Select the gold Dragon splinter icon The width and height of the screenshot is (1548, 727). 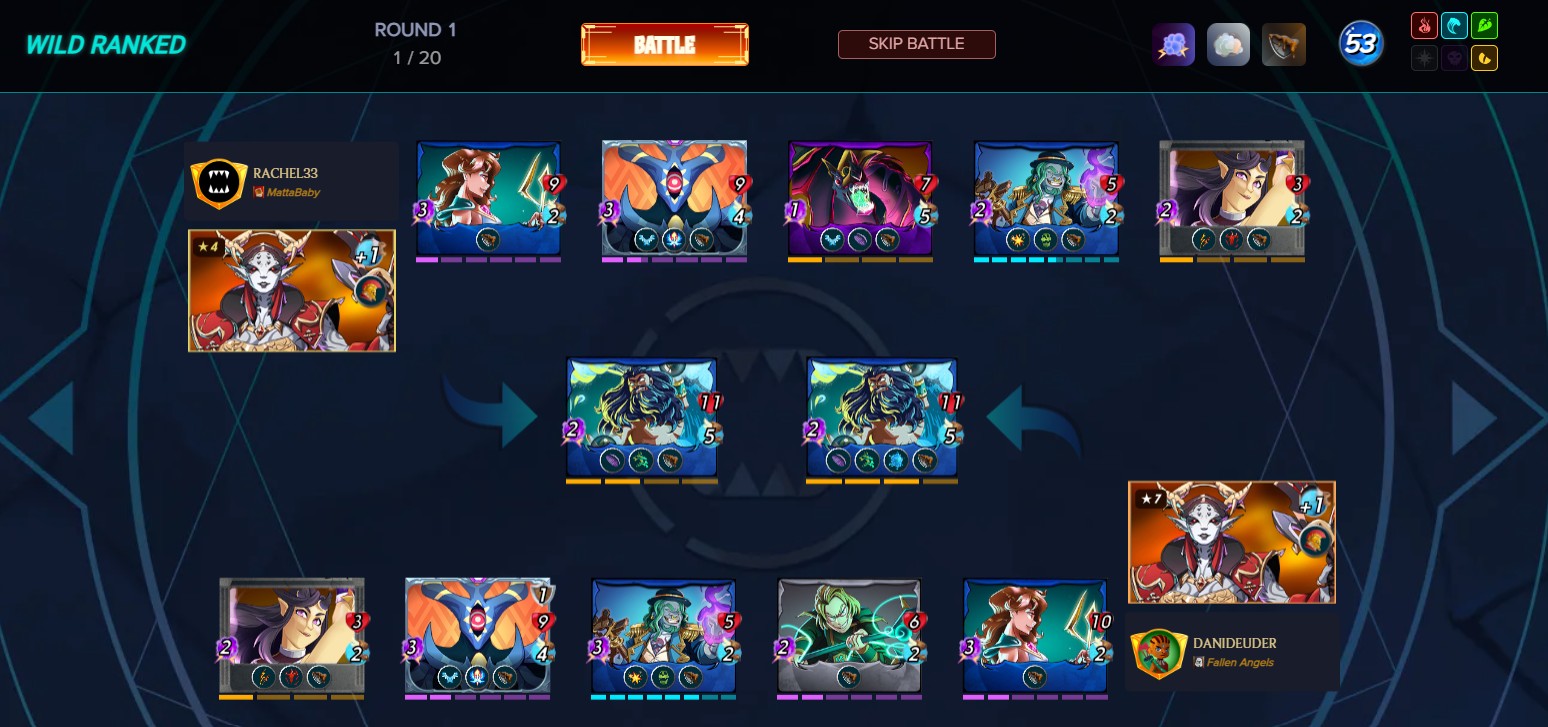tap(1484, 58)
